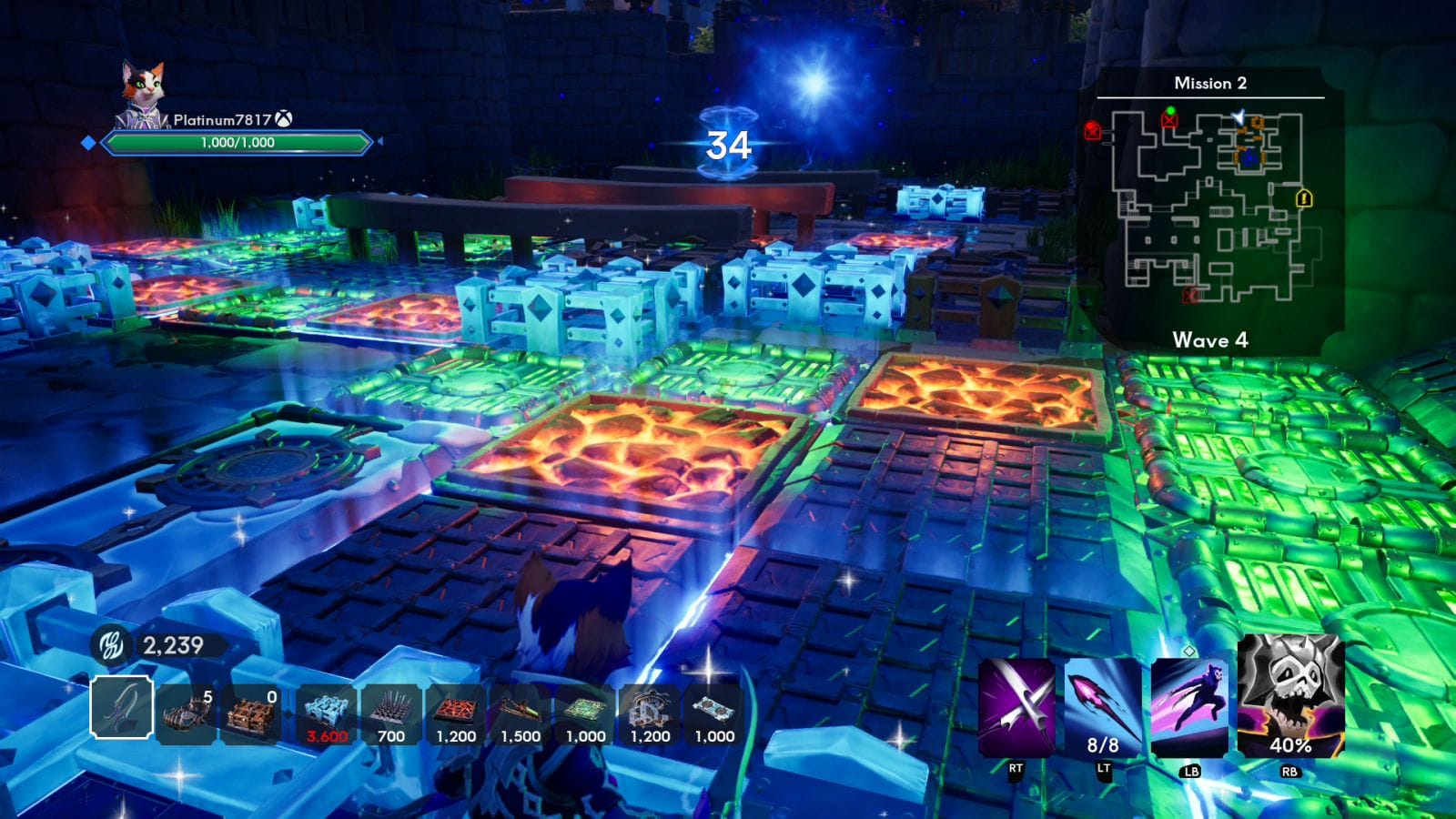Pick the floor spikes trap costing 700
This screenshot has width=1456, height=819.
tap(390, 714)
